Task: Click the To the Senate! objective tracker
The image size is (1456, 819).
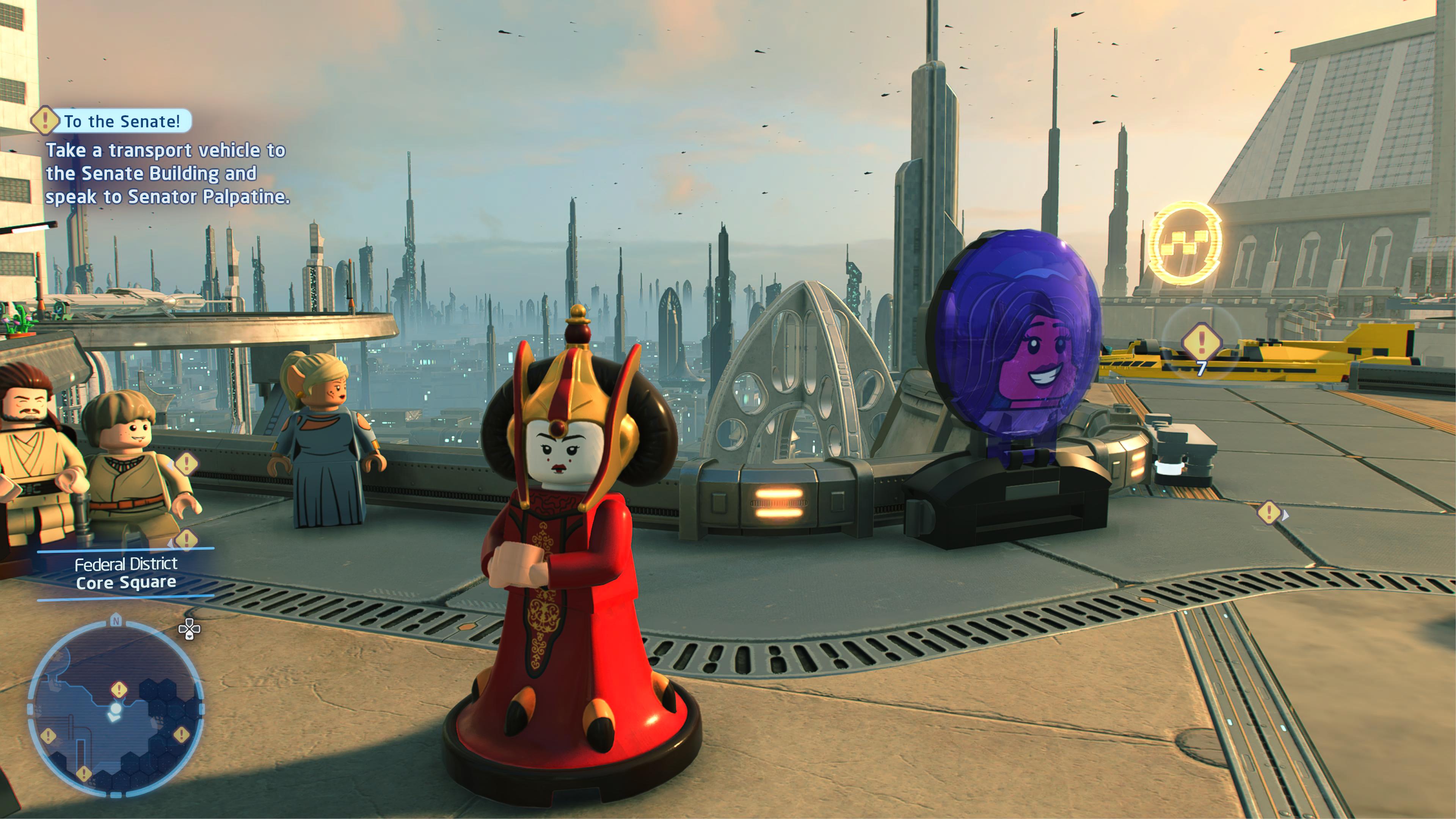Action: pyautogui.click(x=121, y=121)
